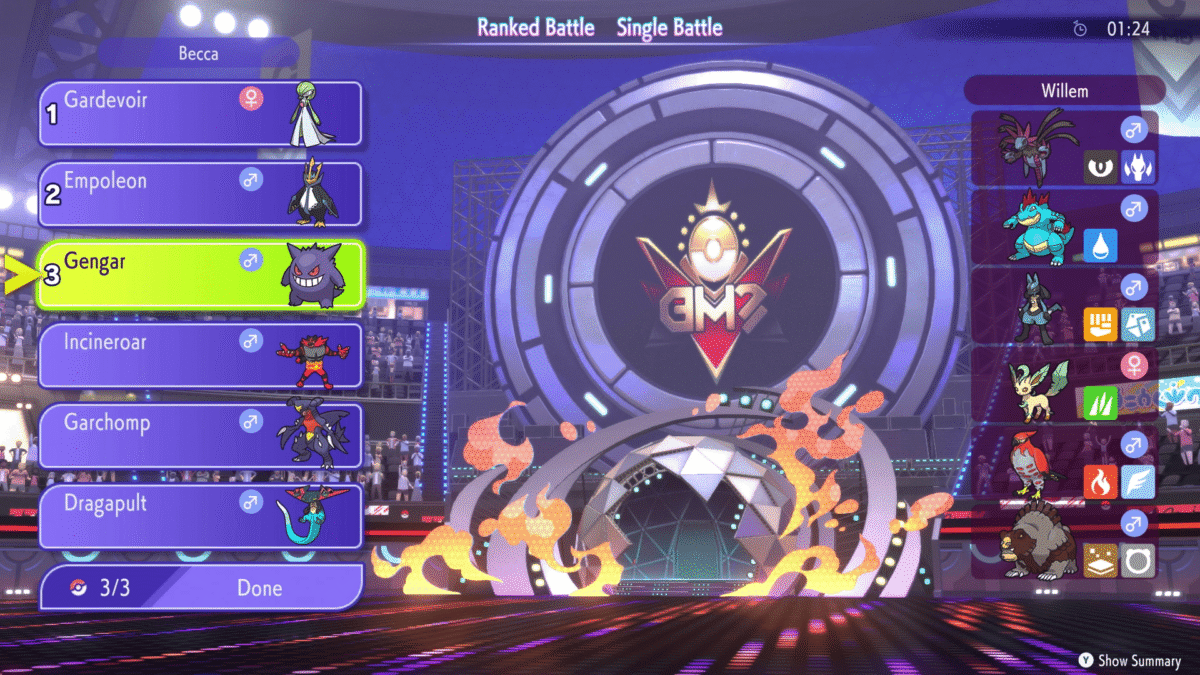Confirm selection with the Done button
The image size is (1200, 675).
200,588
